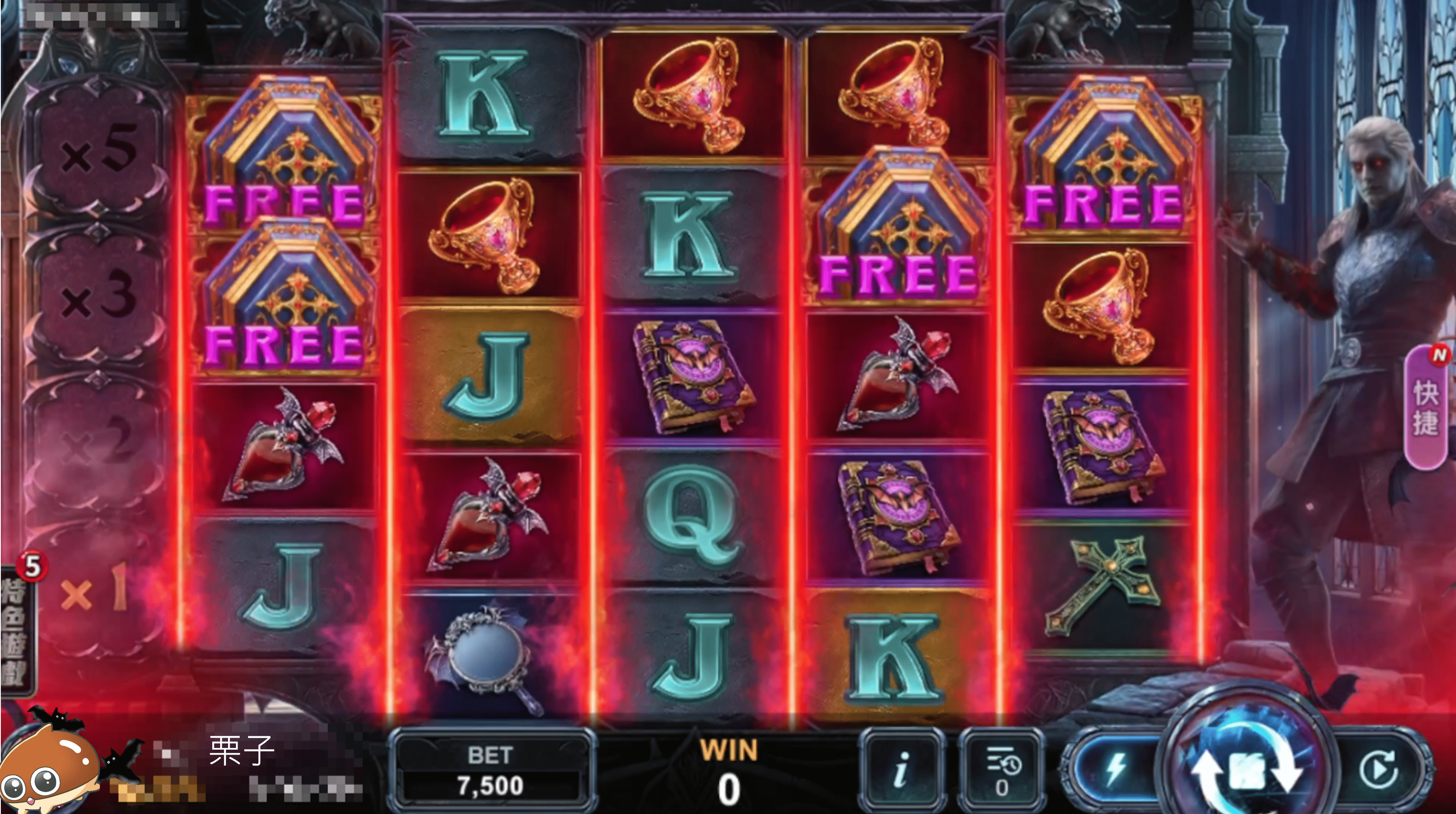Image resolution: width=1456 pixels, height=814 pixels.
Task: Toggle turbo mode with the lightning bolt button
Action: coord(1113,770)
